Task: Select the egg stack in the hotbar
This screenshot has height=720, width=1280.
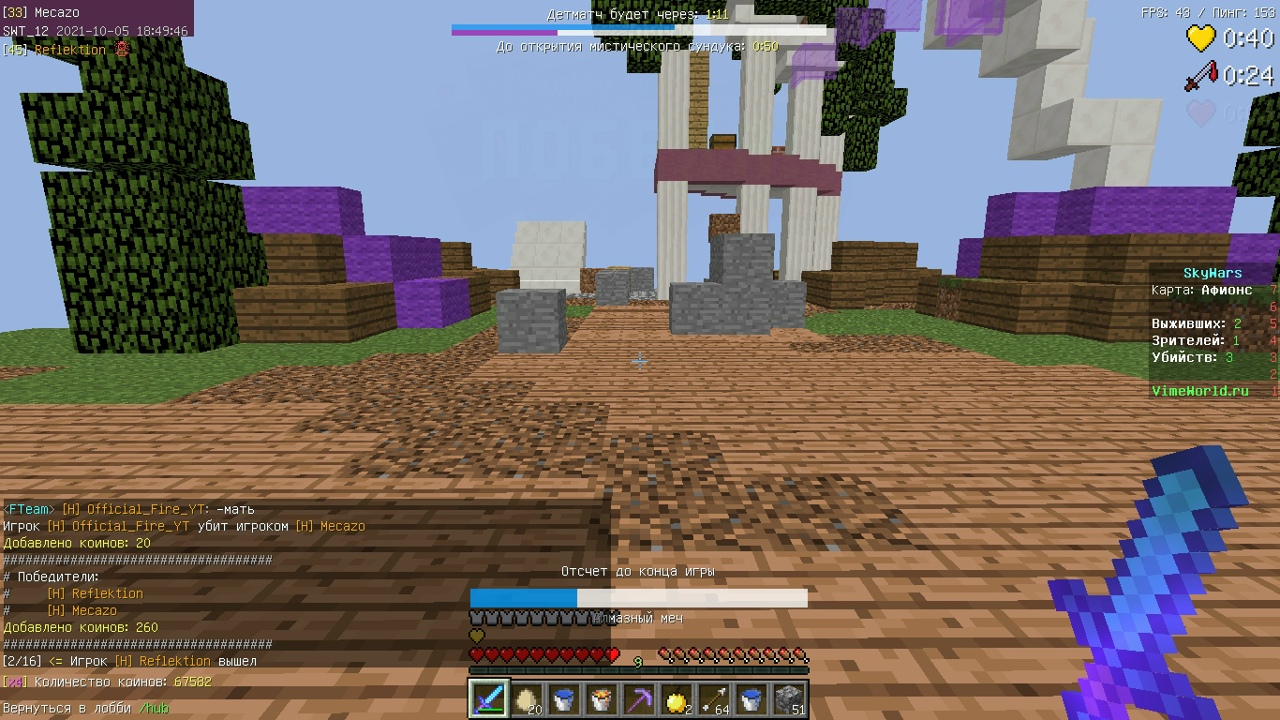Action: 525,697
